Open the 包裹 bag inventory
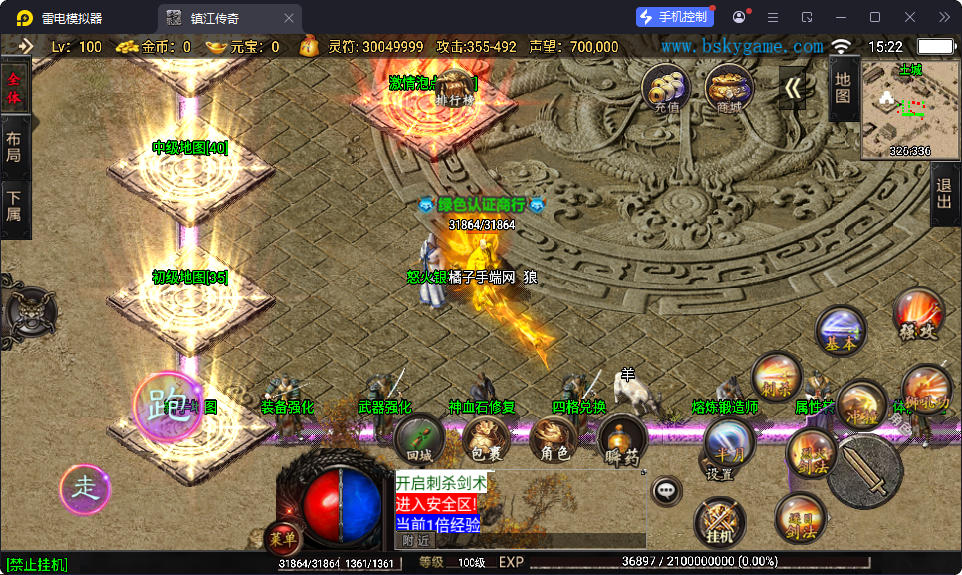The width and height of the screenshot is (962, 575). coord(486,440)
